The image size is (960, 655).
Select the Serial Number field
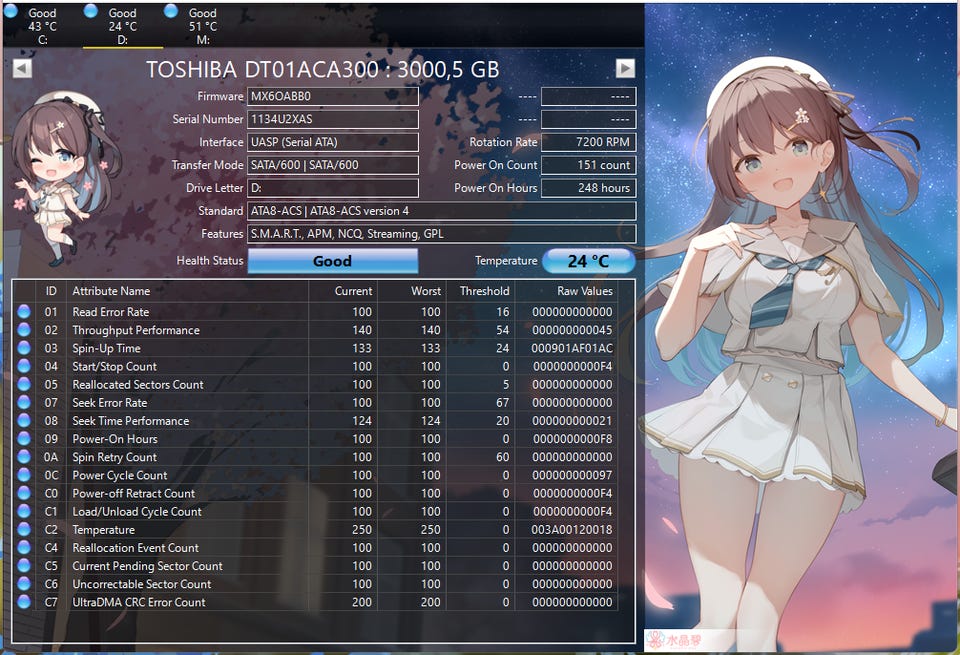tap(333, 120)
